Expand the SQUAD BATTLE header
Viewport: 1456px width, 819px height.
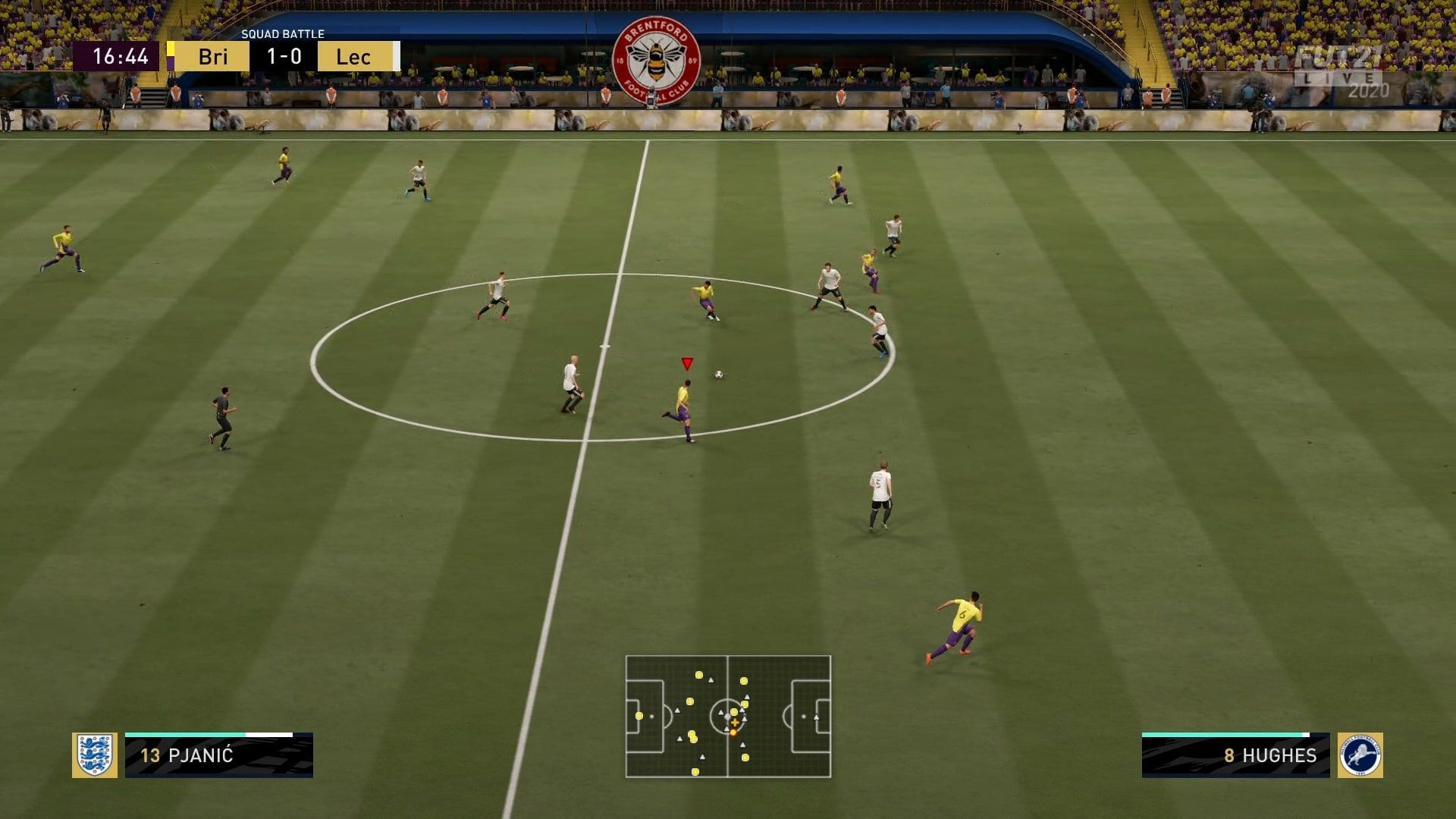282,34
